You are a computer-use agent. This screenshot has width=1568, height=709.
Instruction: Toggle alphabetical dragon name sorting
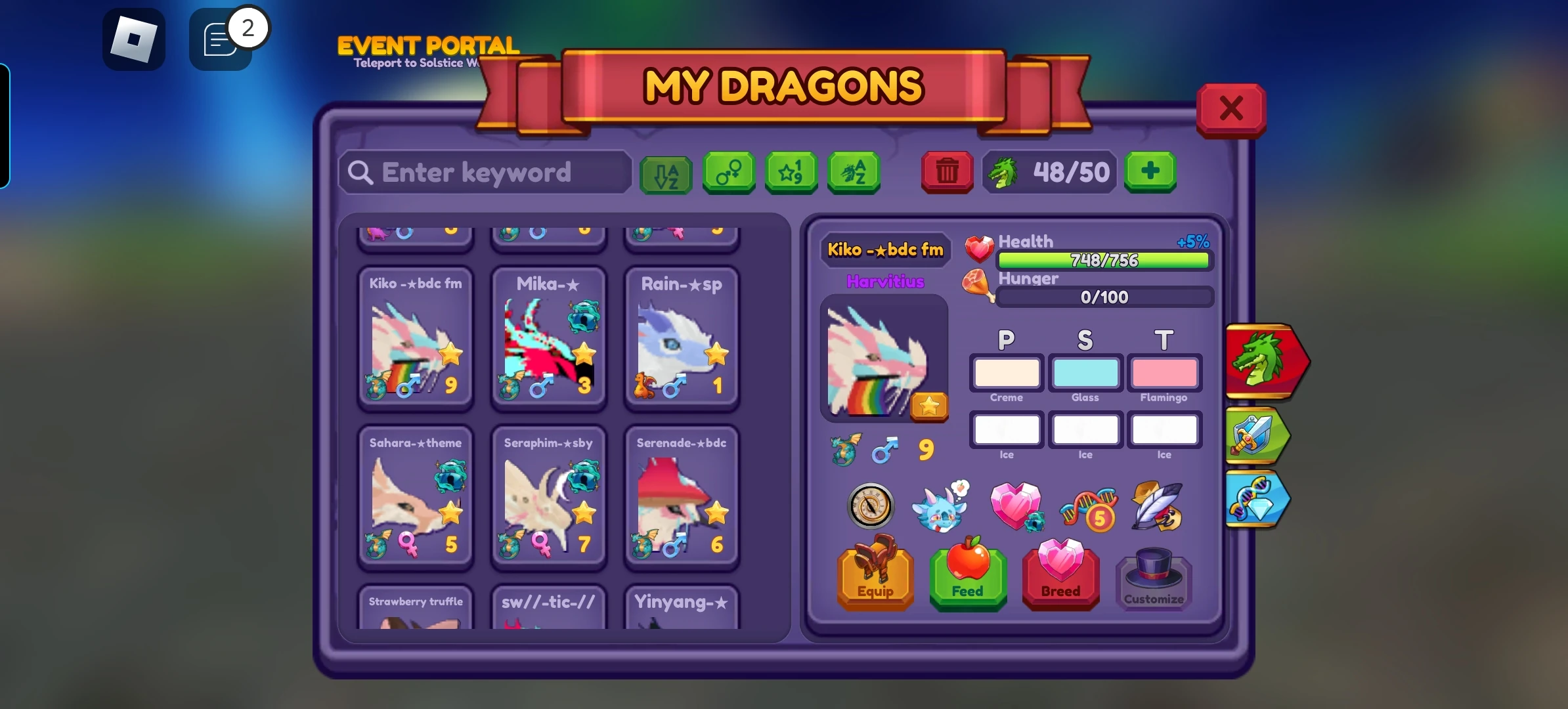(853, 173)
